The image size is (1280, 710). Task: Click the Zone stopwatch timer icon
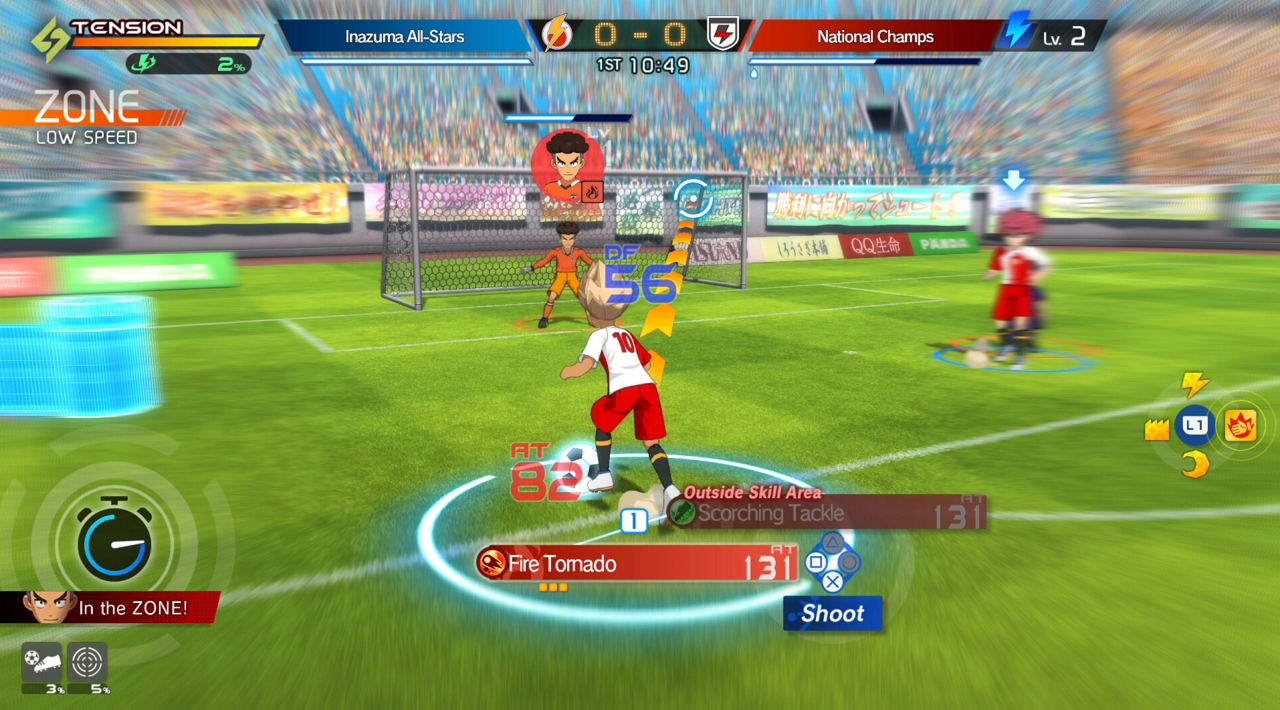[114, 542]
